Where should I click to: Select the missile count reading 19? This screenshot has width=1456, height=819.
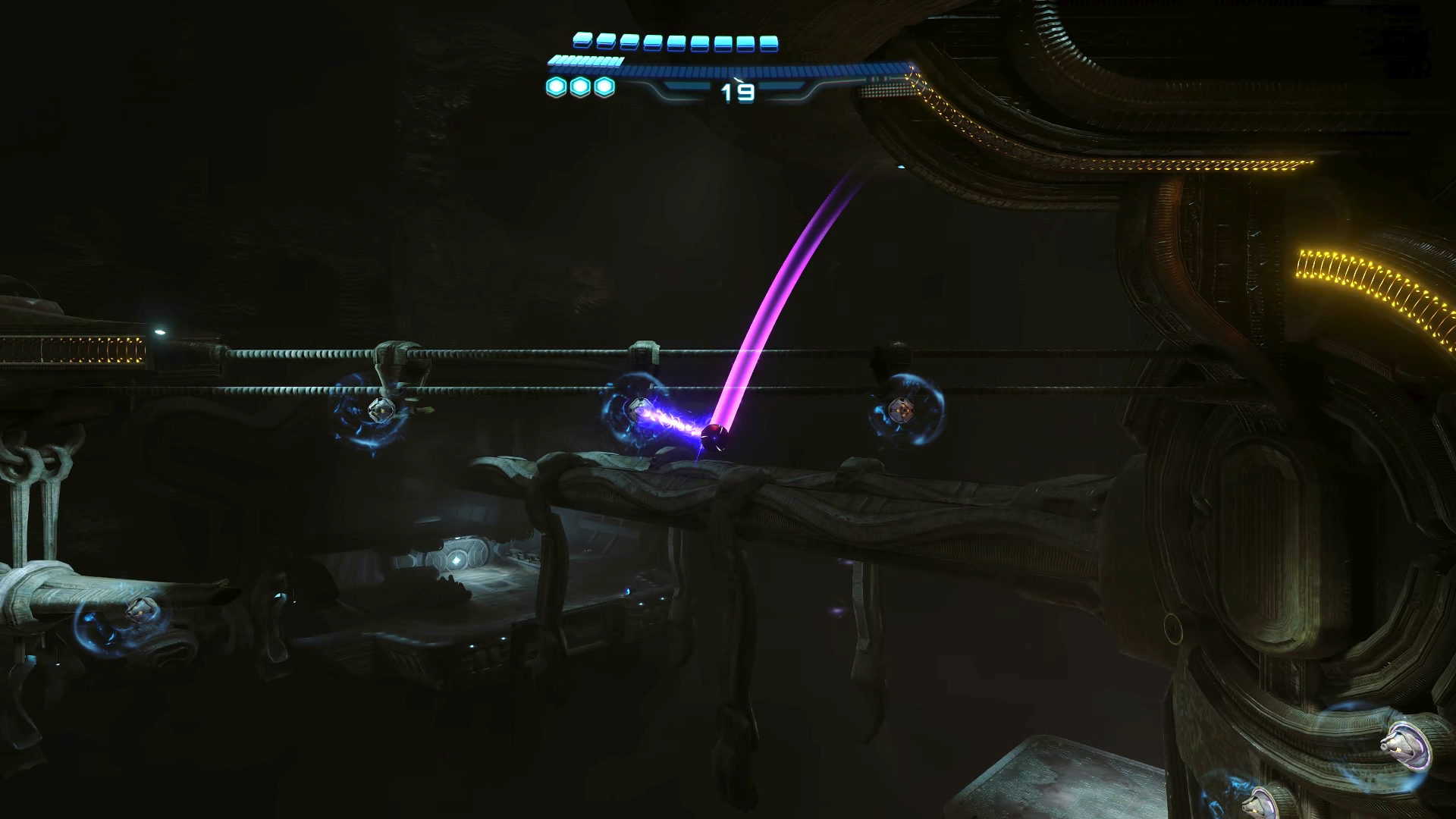737,92
